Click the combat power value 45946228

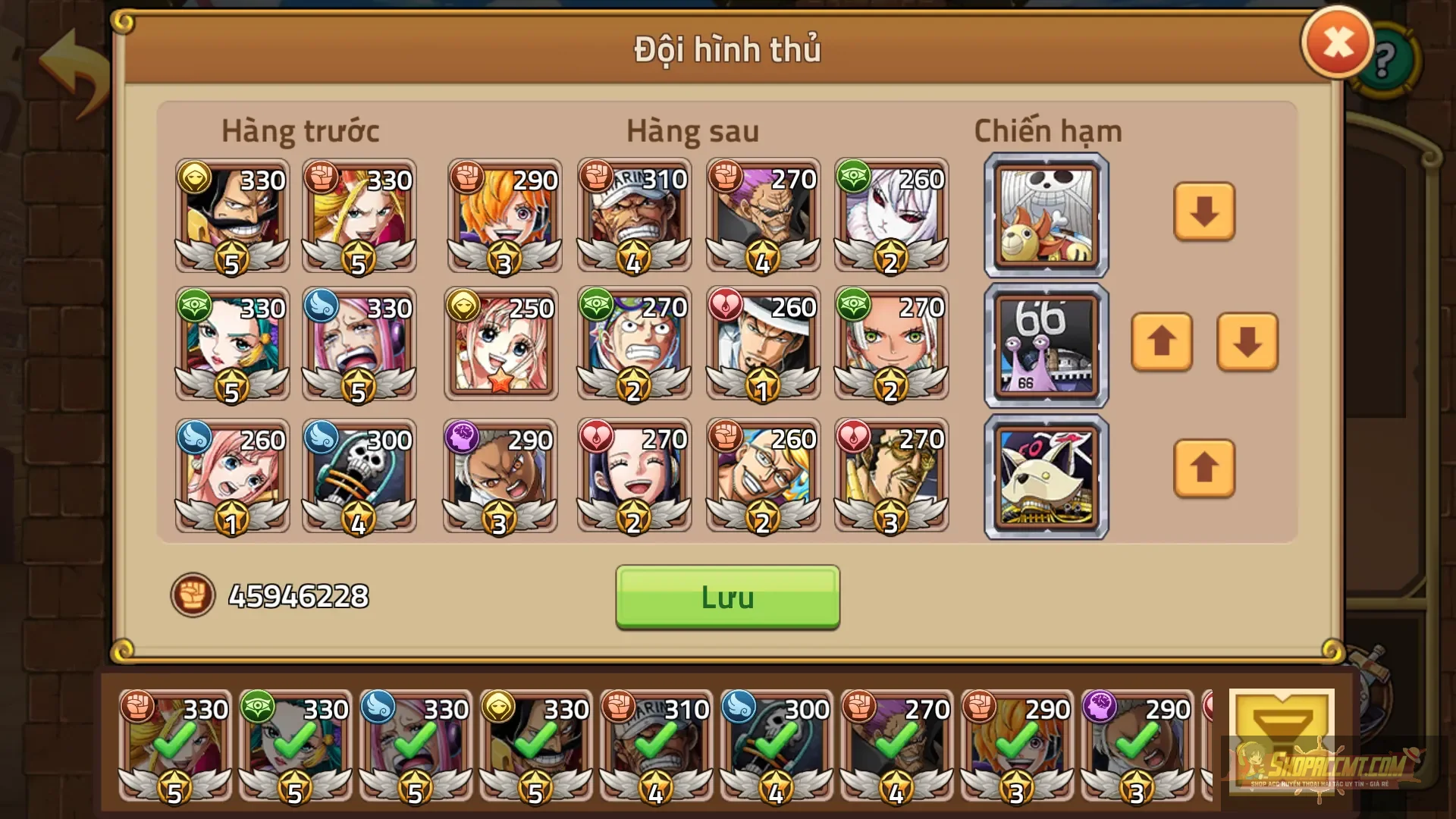(x=296, y=598)
